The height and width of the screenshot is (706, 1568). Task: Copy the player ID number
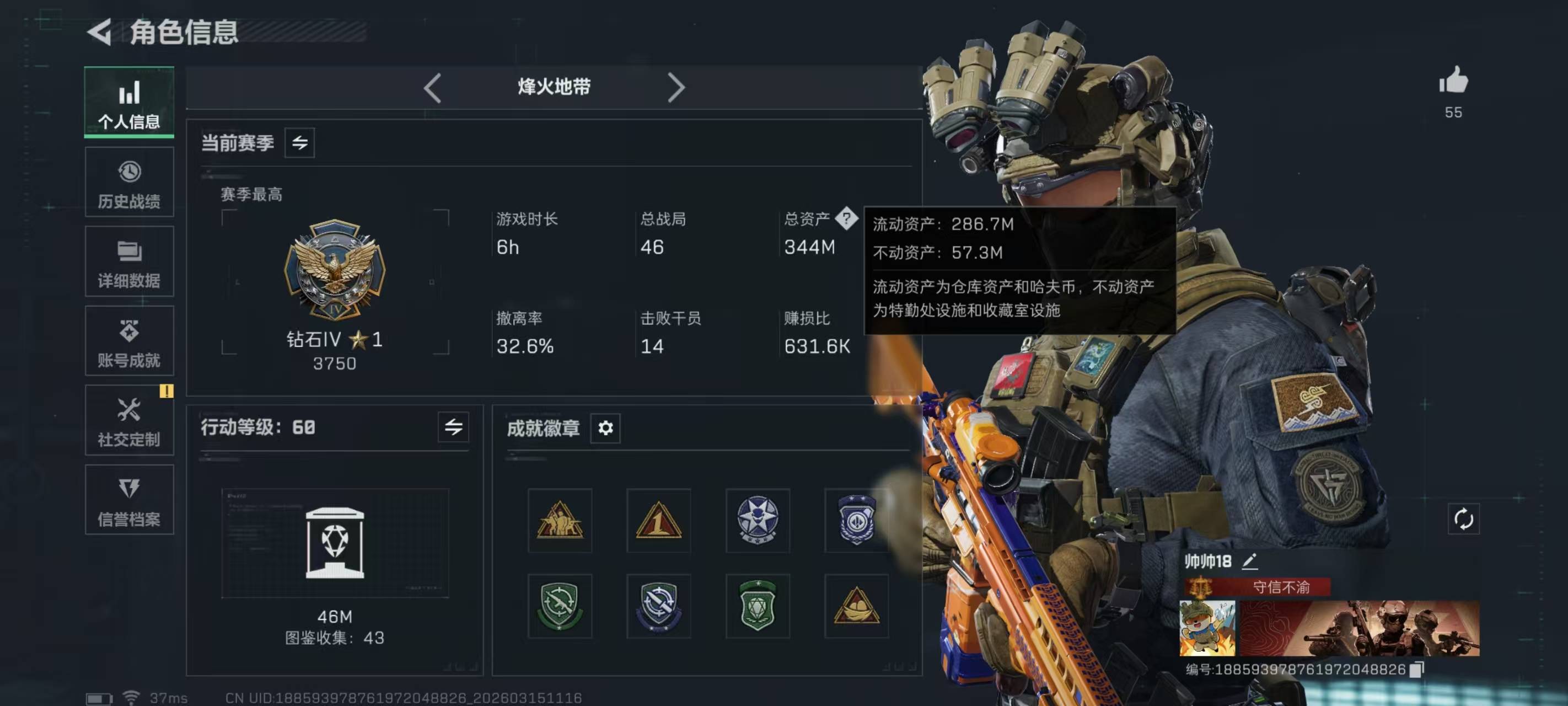1416,670
